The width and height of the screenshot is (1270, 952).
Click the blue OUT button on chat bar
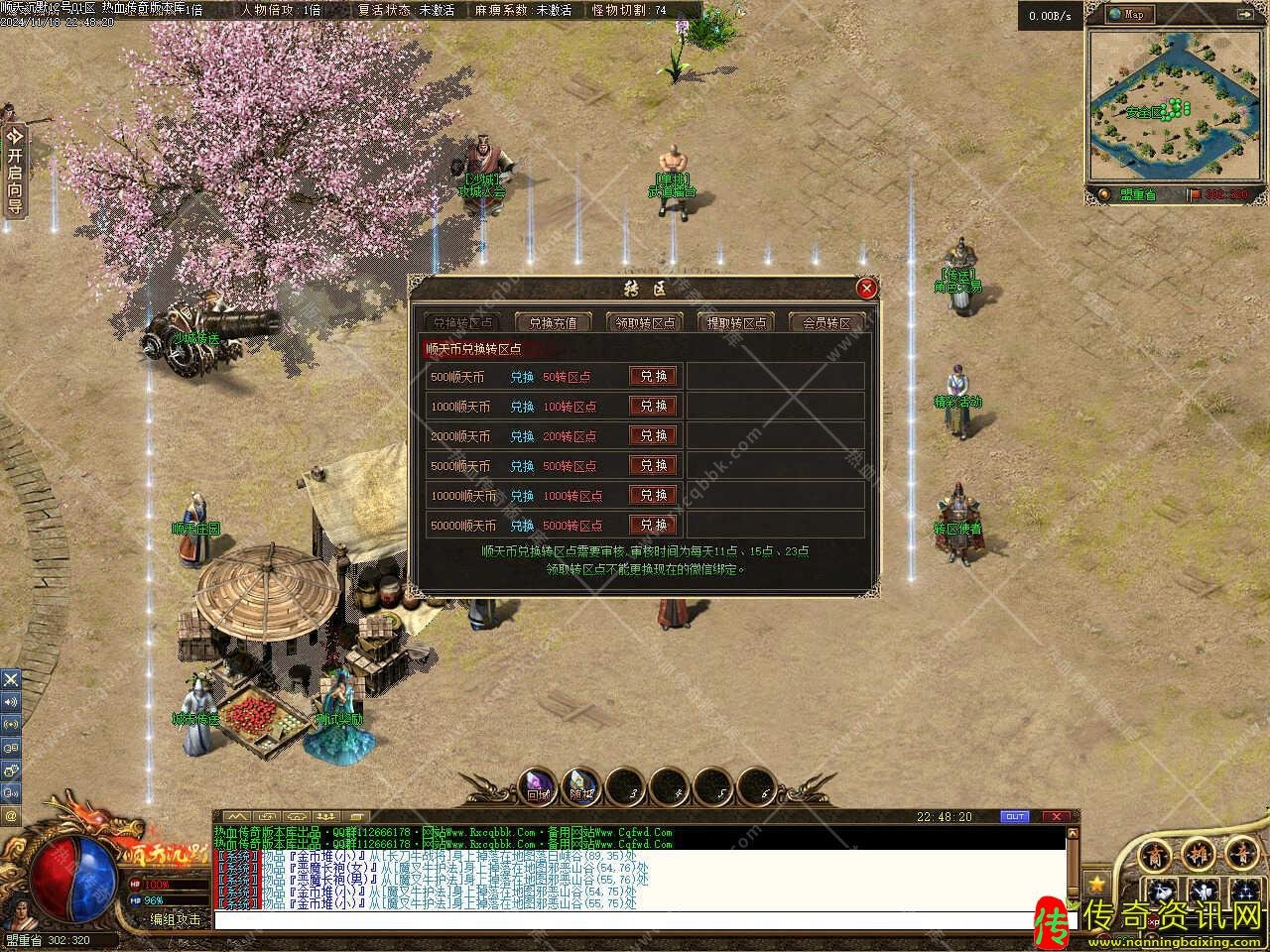pos(1014,816)
